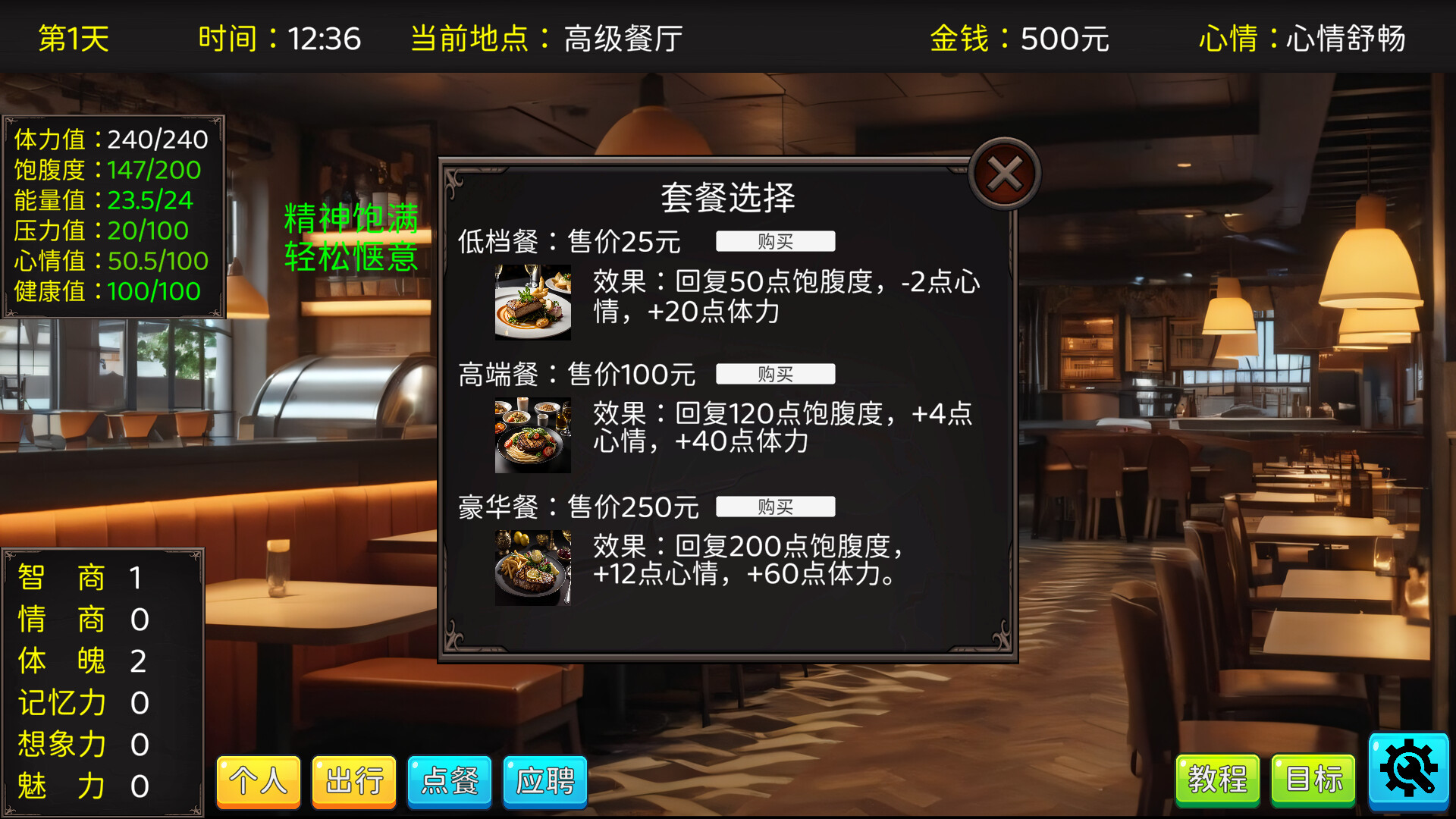Purchase the 豪华餐 for 250 yuan
Viewport: 1456px width, 819px height.
tap(776, 507)
